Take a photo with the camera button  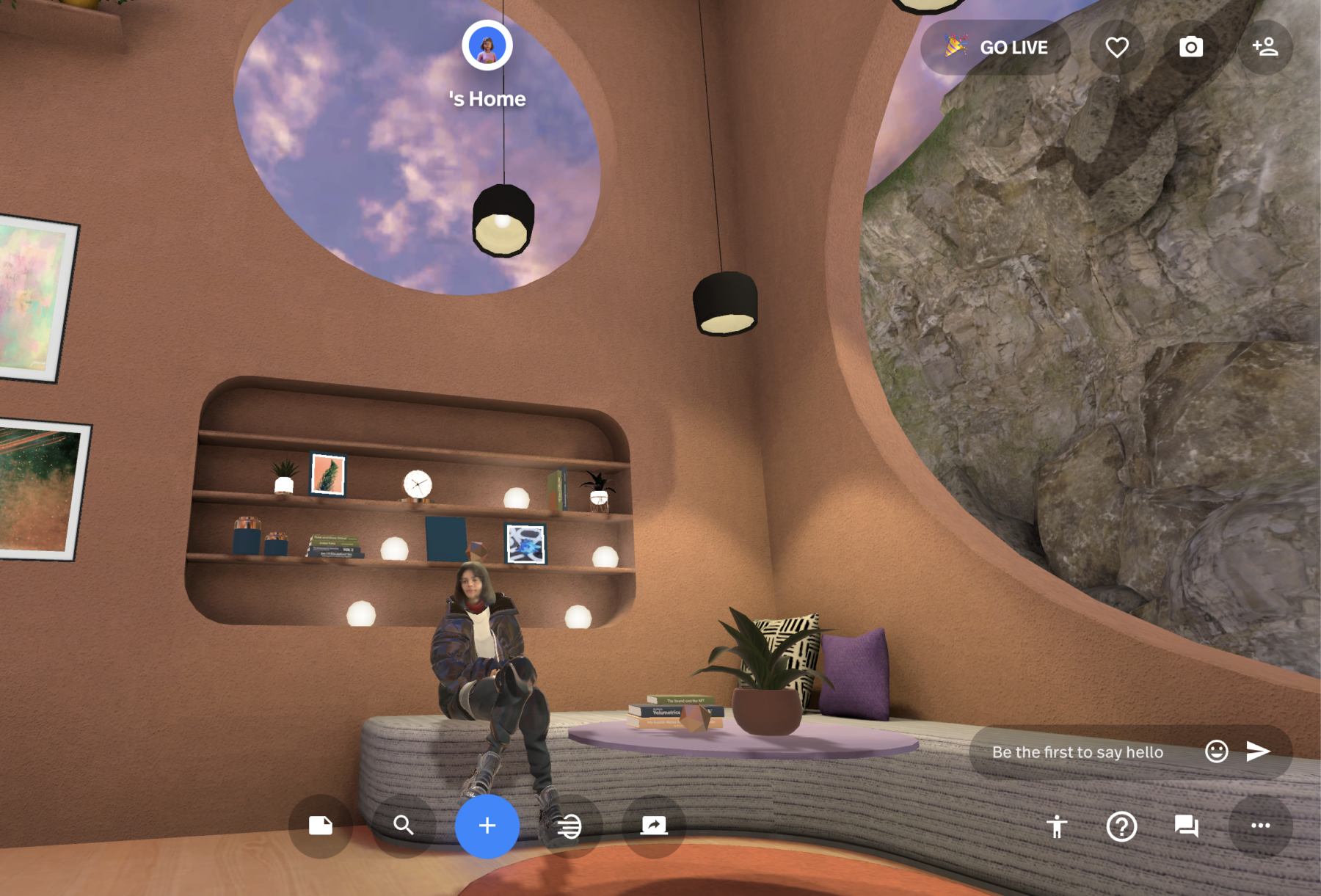[x=1190, y=48]
